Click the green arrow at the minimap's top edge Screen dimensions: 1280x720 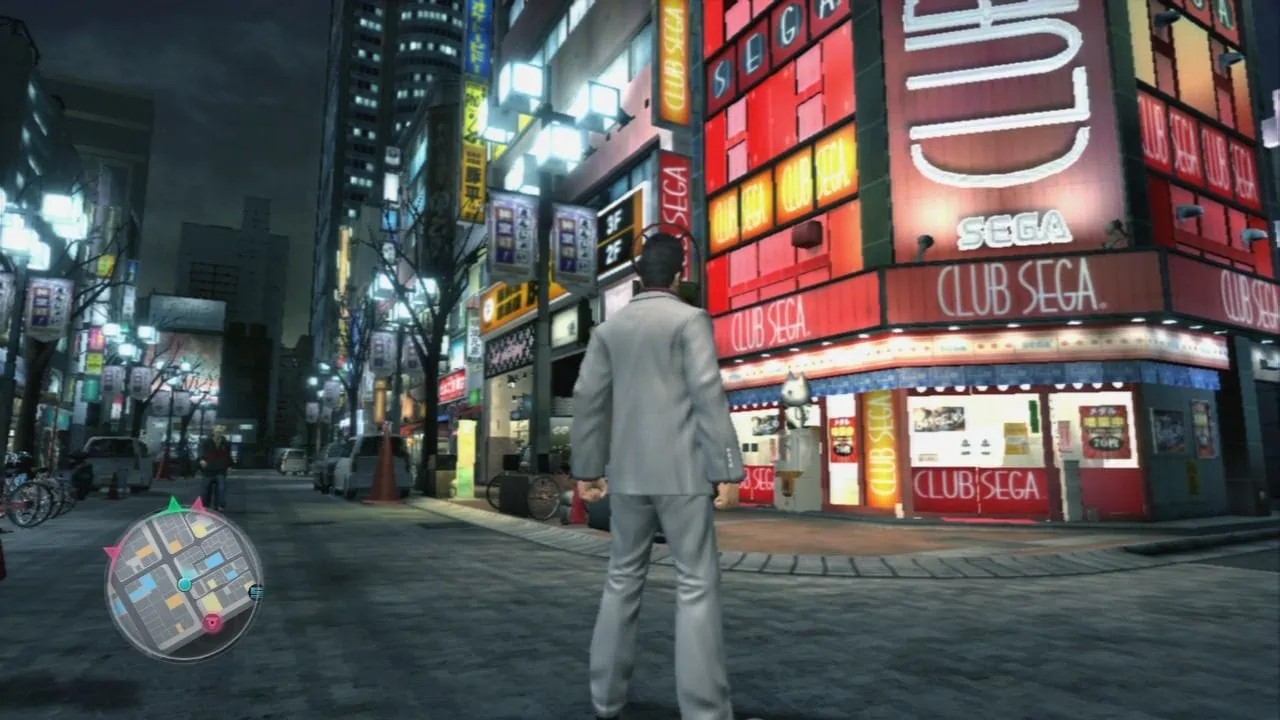(x=172, y=506)
